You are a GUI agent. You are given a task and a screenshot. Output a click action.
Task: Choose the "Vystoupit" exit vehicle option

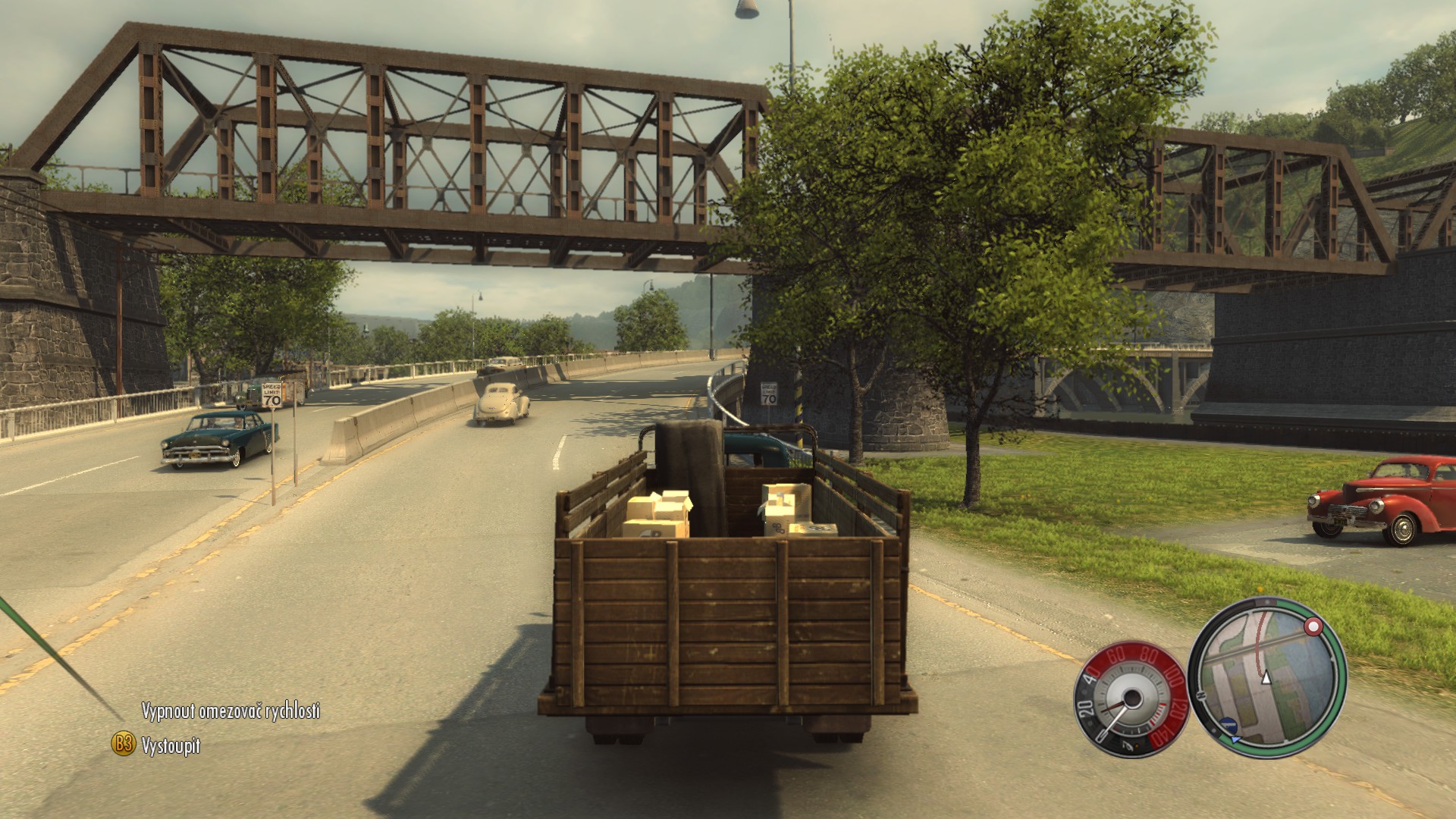(171, 745)
